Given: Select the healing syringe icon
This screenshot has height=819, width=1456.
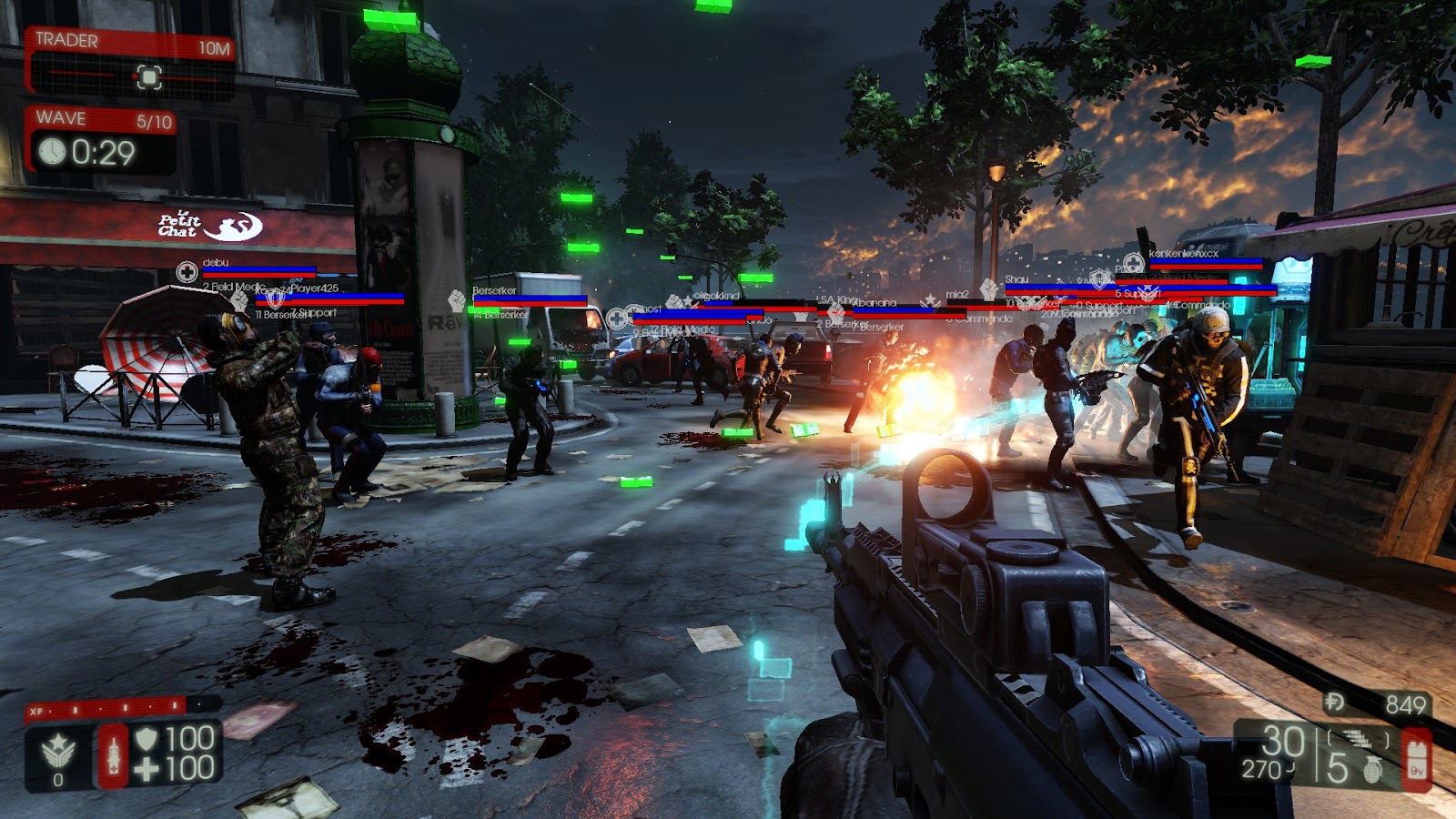Looking at the screenshot, I should (x=113, y=754).
